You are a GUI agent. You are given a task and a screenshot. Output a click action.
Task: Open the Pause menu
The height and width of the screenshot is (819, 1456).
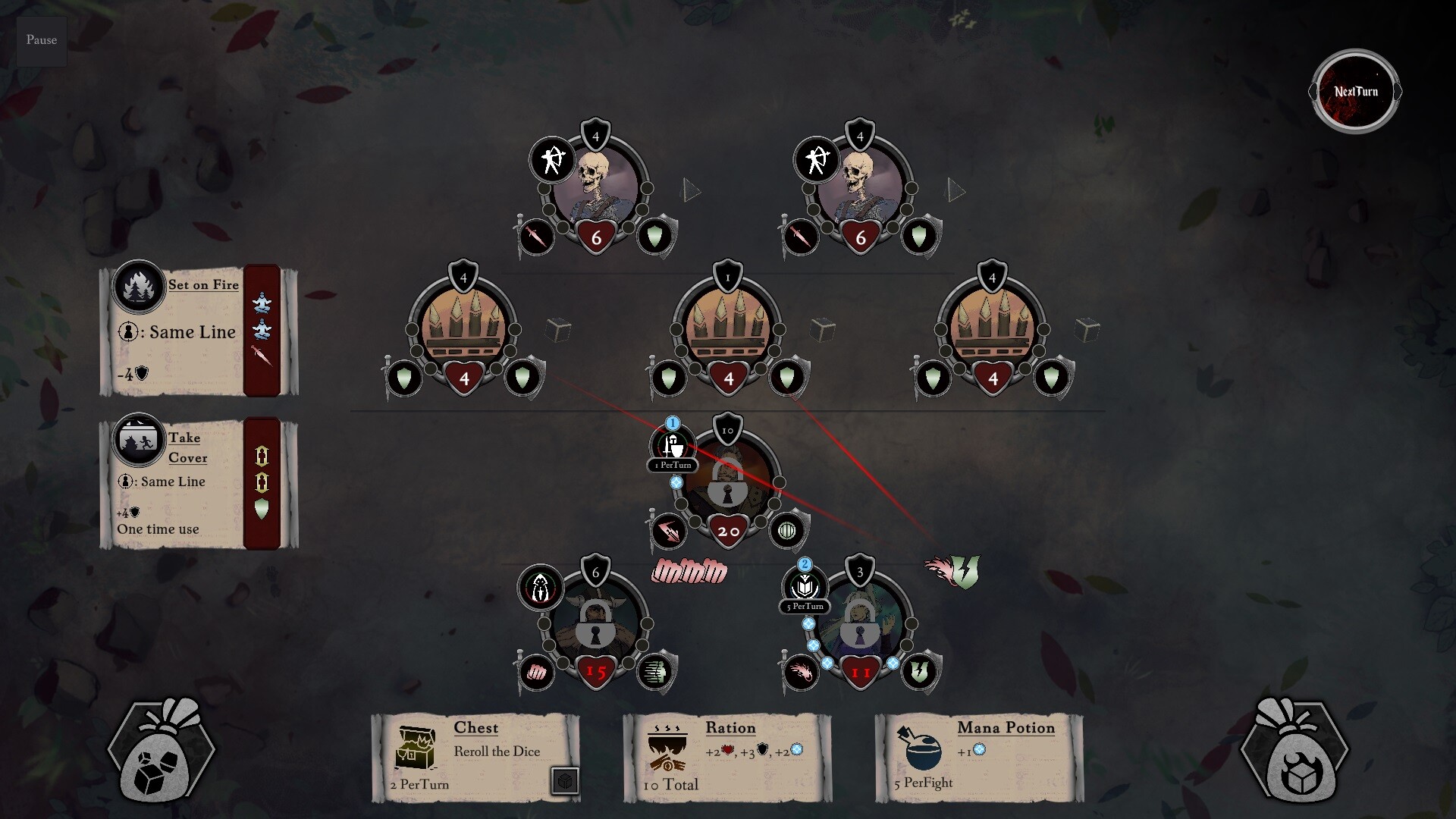41,40
